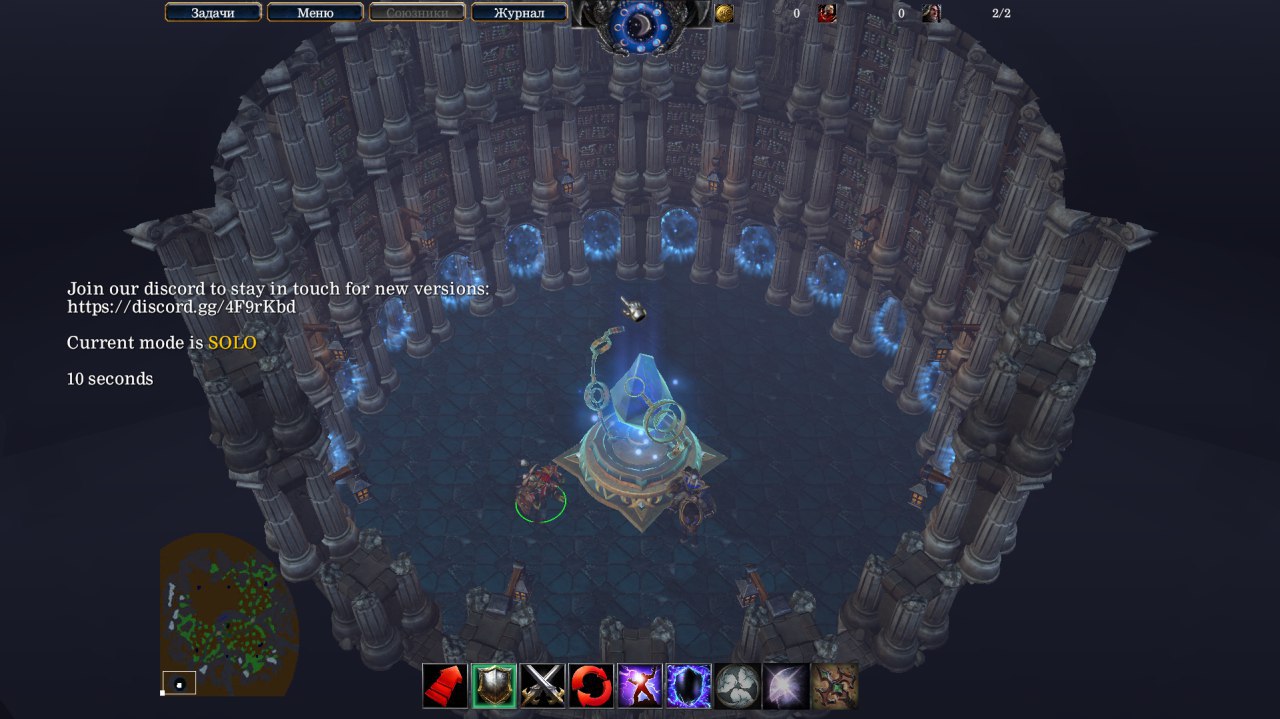Select the green-highlighted shield ability

[x=494, y=686]
